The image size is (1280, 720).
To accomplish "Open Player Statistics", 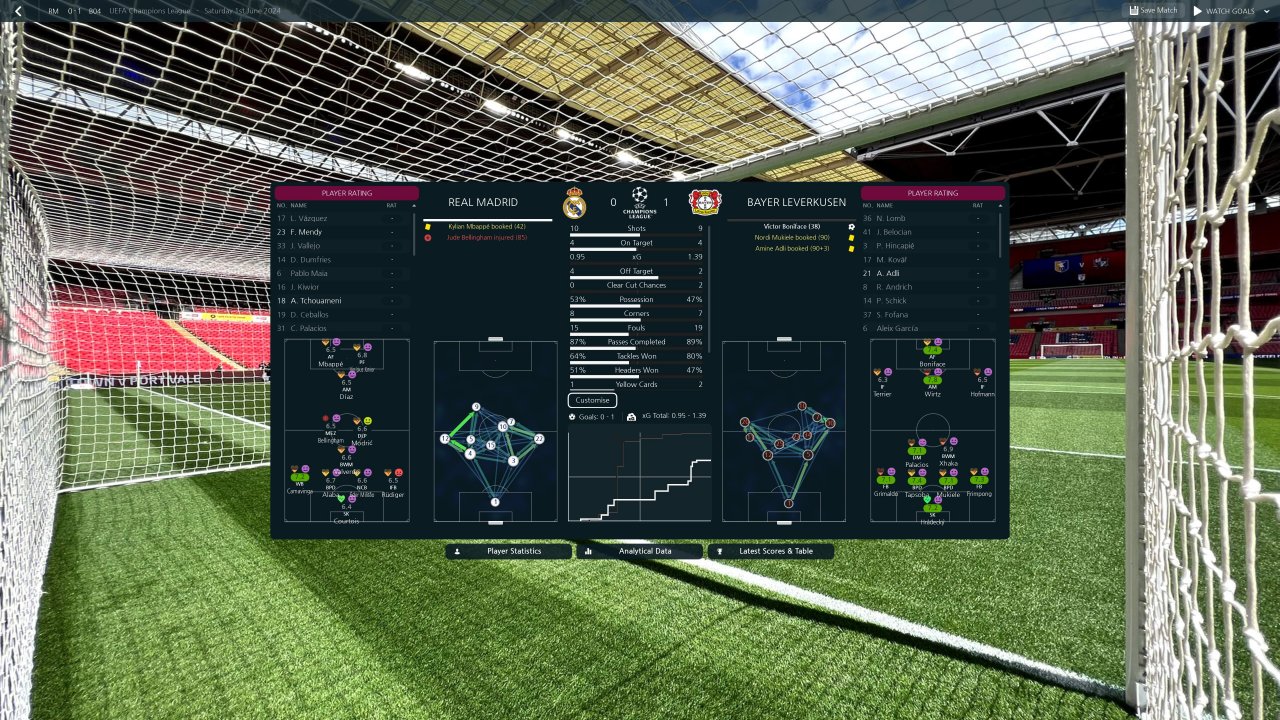I will [x=508, y=551].
